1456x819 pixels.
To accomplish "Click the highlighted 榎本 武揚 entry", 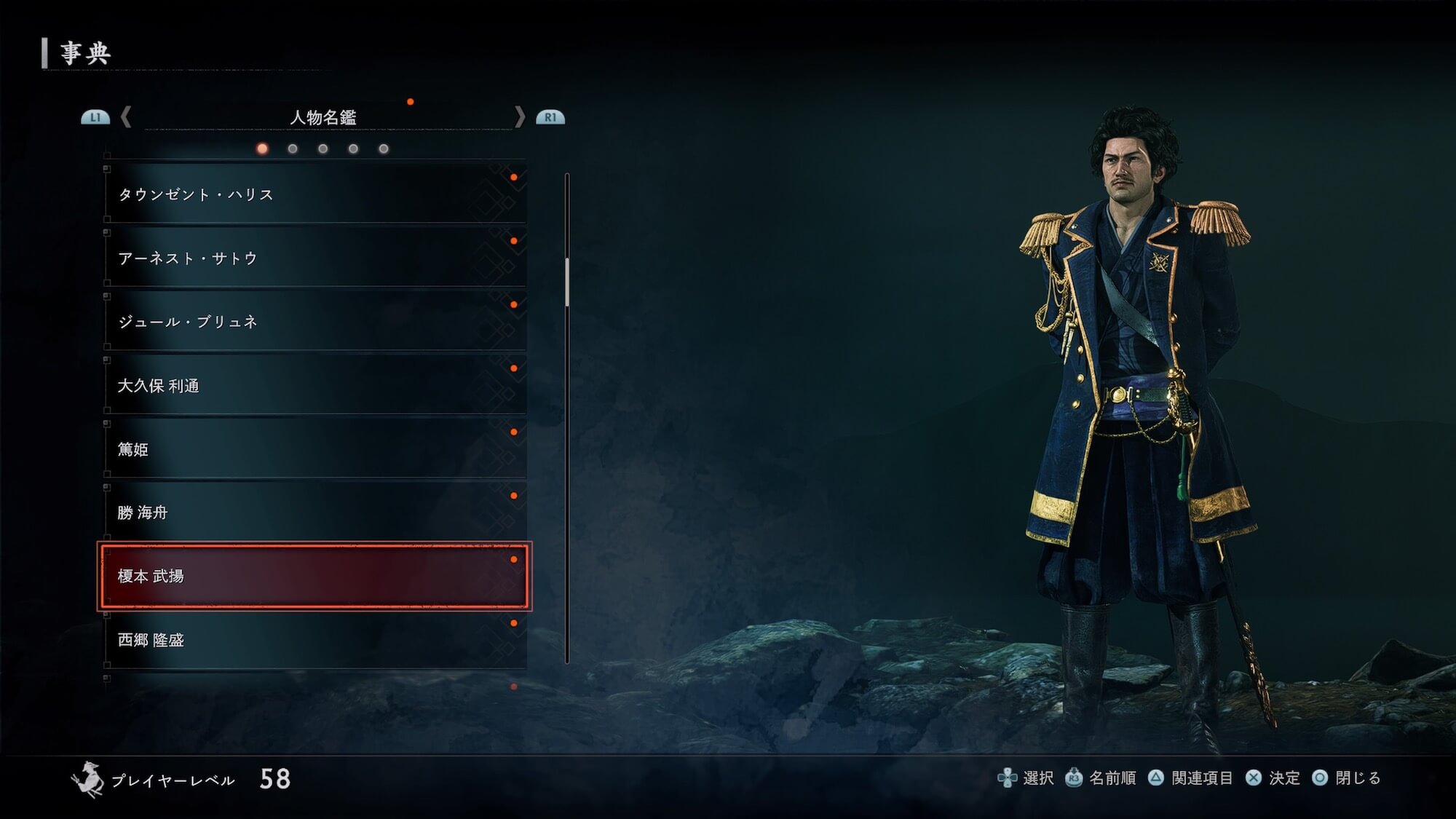I will (x=314, y=576).
